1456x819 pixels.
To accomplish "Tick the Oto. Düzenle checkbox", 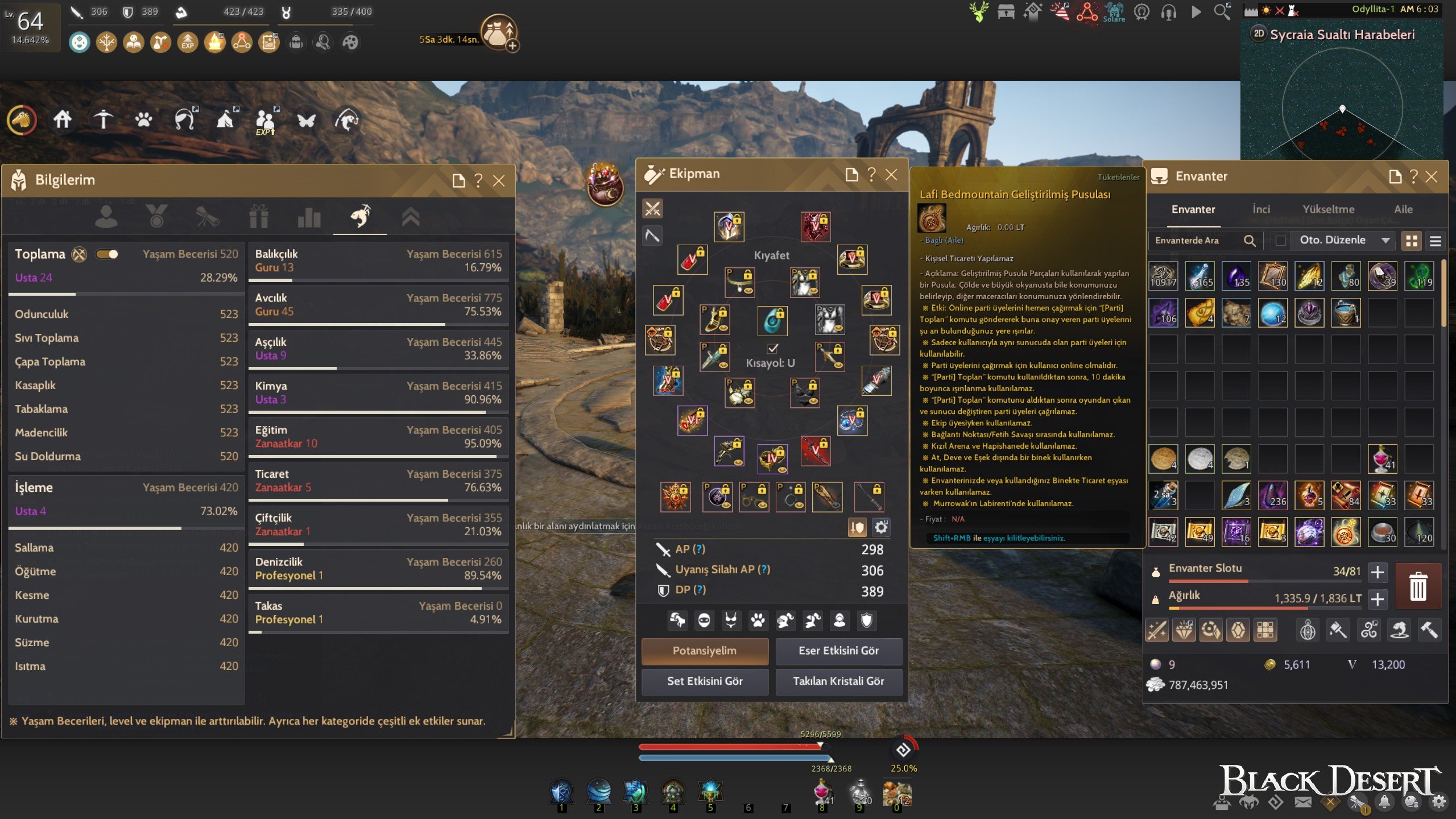I will click(x=1281, y=241).
